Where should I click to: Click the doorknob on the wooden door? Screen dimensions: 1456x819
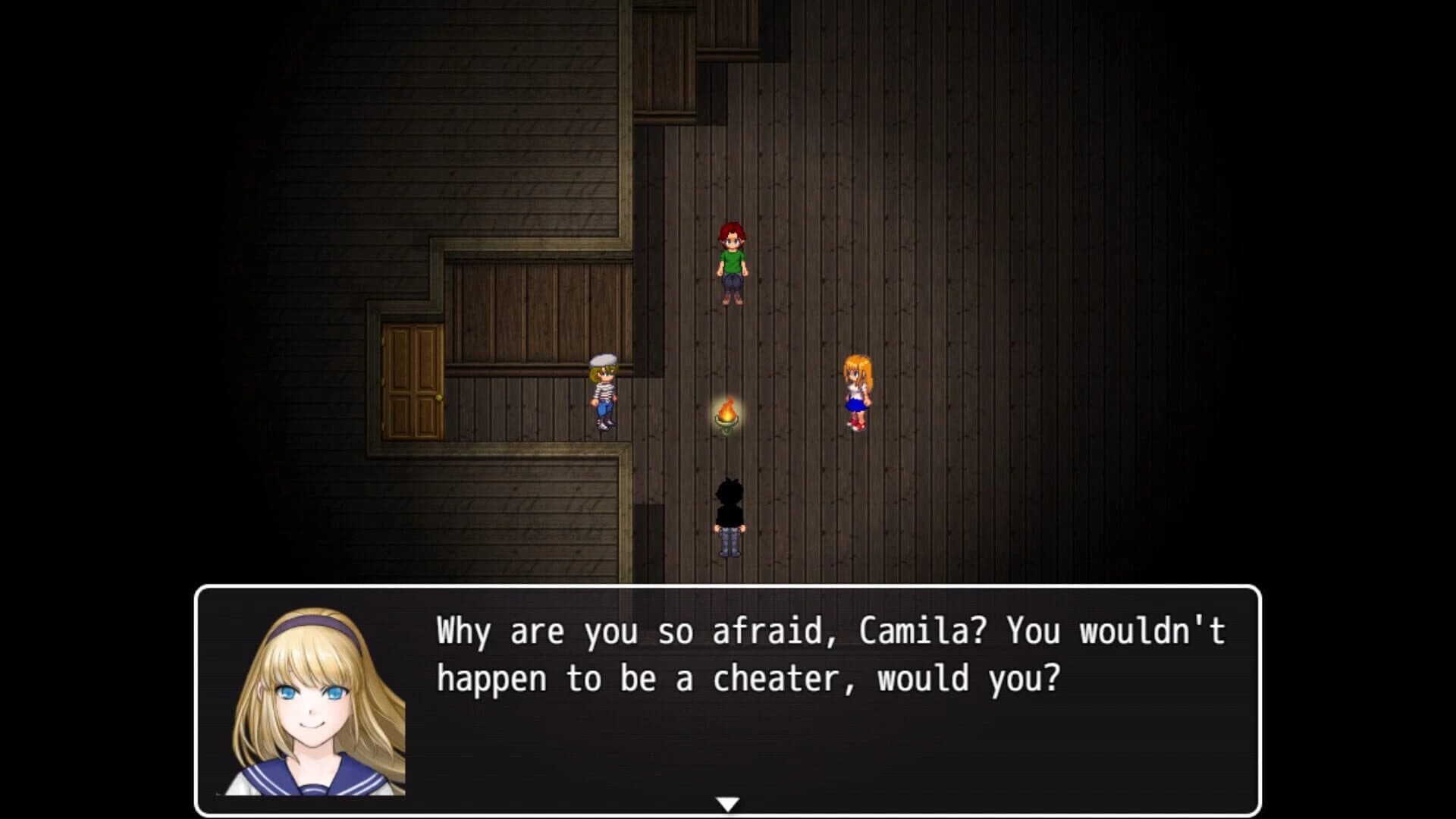tap(439, 397)
